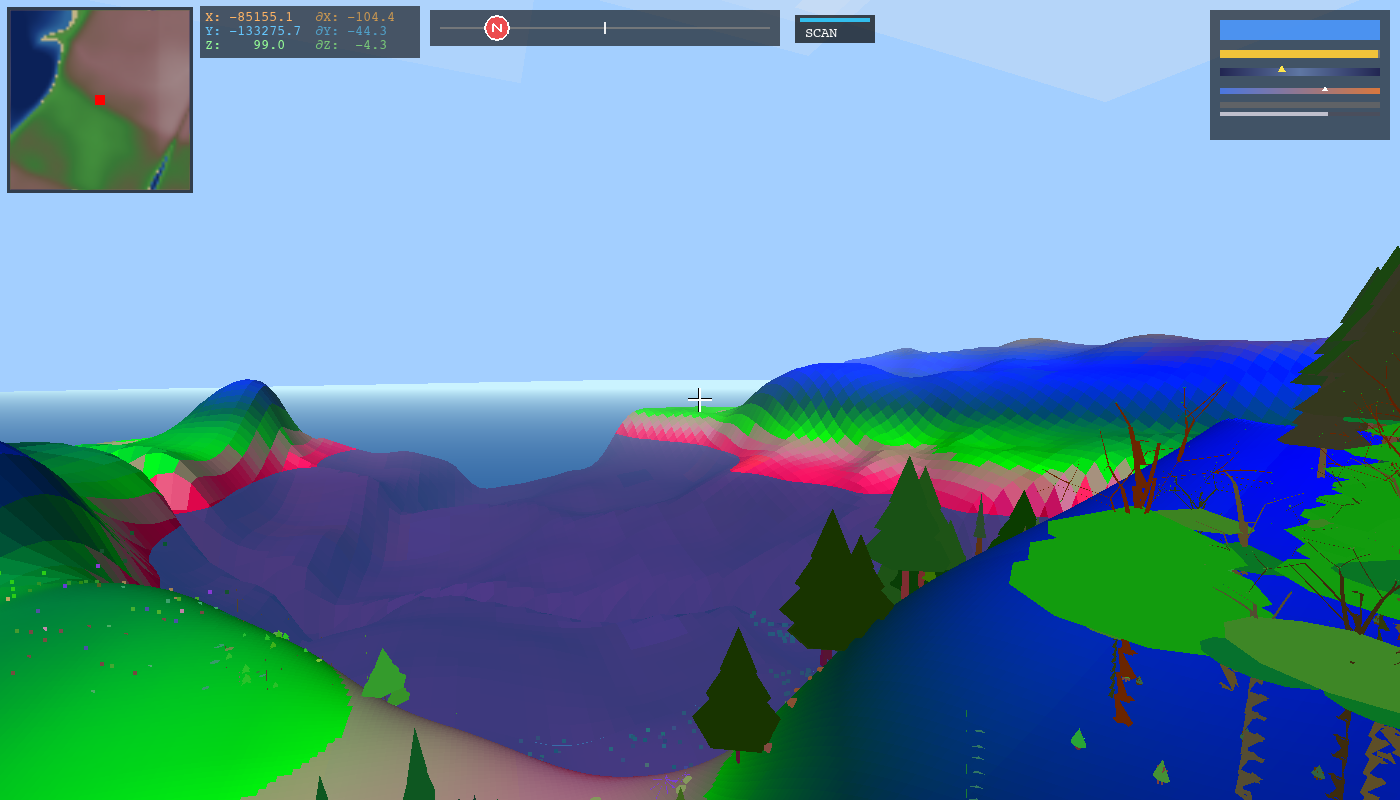Screen dimensions: 1400x800
Task: Click the red position marker on the minimap
Action: [x=100, y=100]
